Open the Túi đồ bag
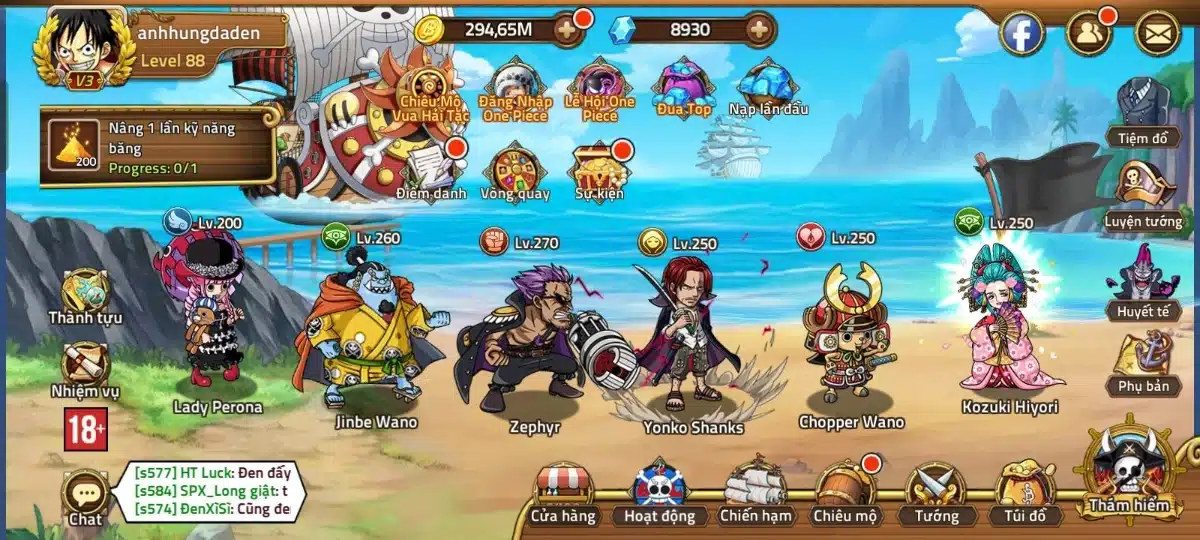This screenshot has height=540, width=1200. [x=1026, y=491]
